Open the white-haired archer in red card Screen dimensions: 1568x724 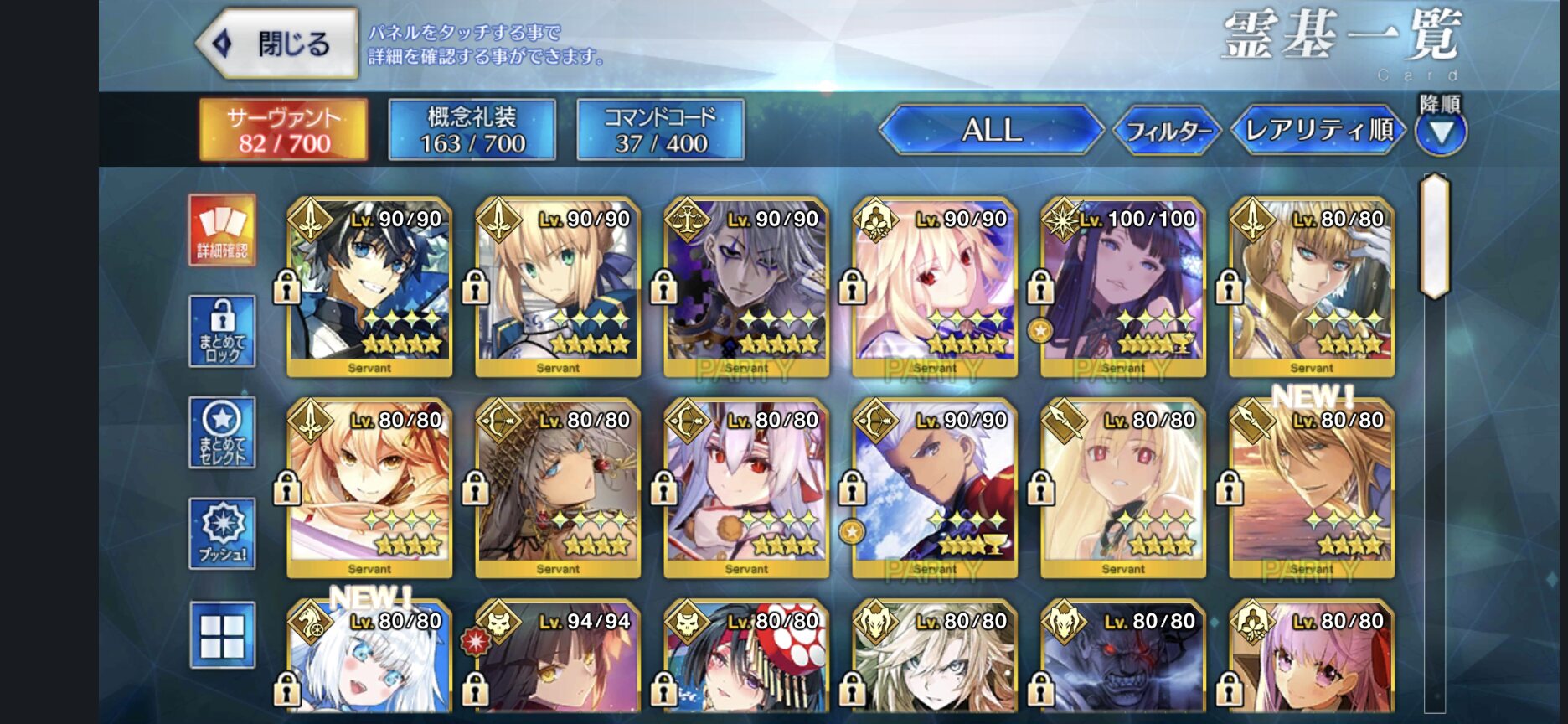pos(935,488)
